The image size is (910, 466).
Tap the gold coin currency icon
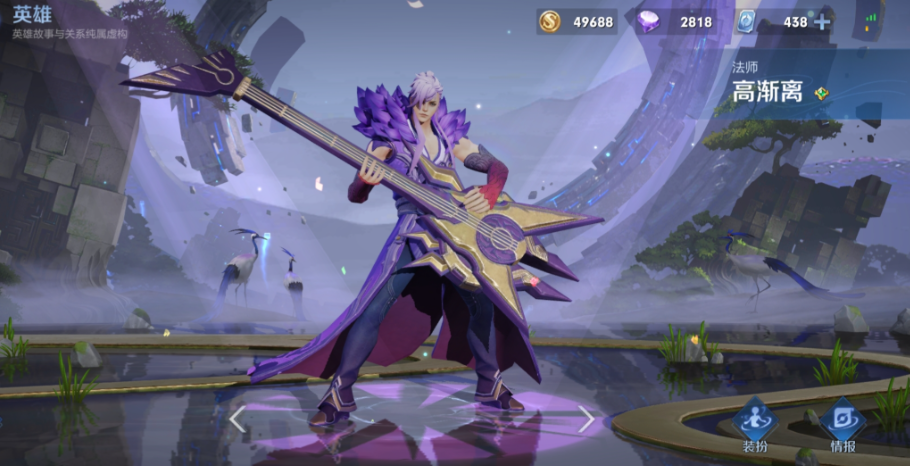coord(549,21)
